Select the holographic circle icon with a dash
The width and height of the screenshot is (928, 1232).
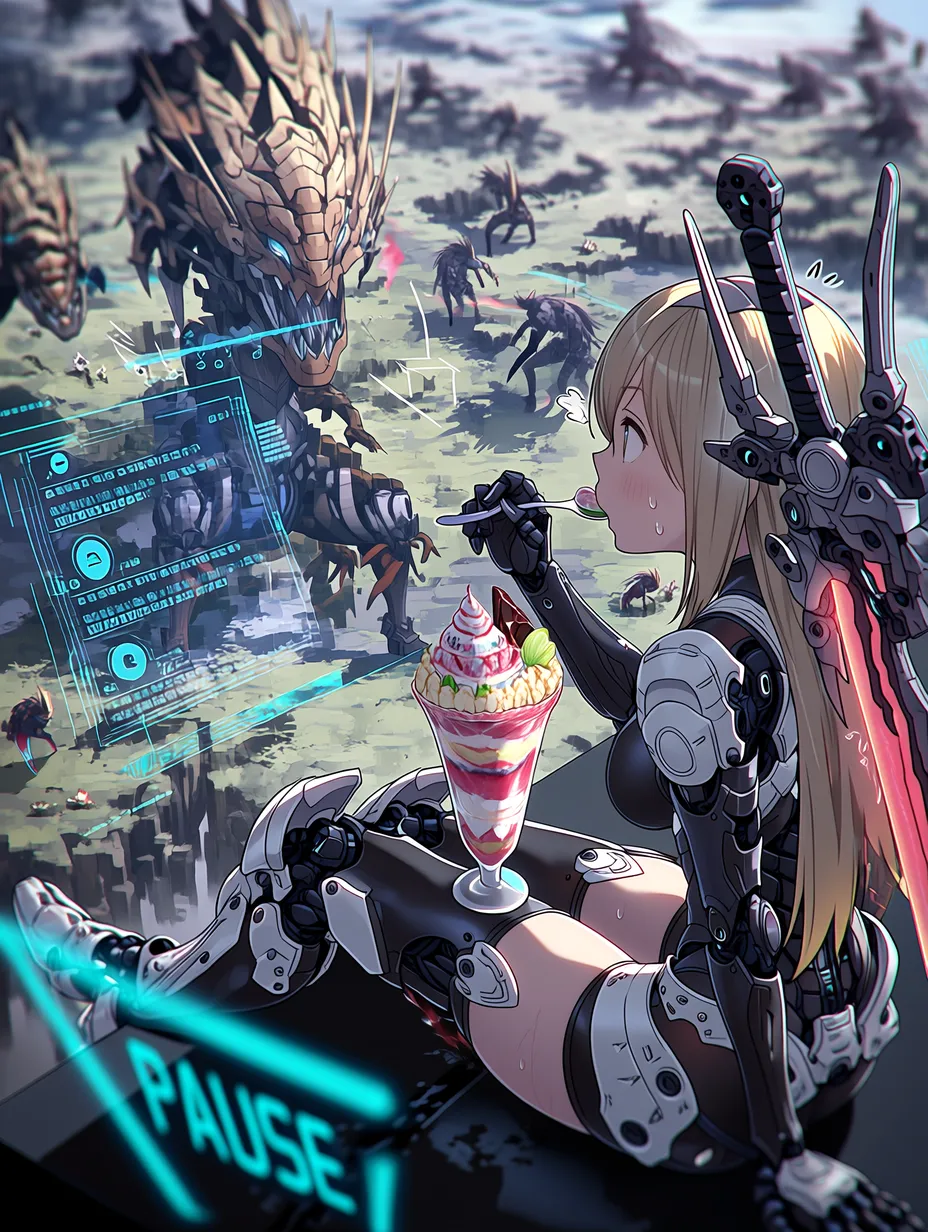pyautogui.click(x=59, y=463)
